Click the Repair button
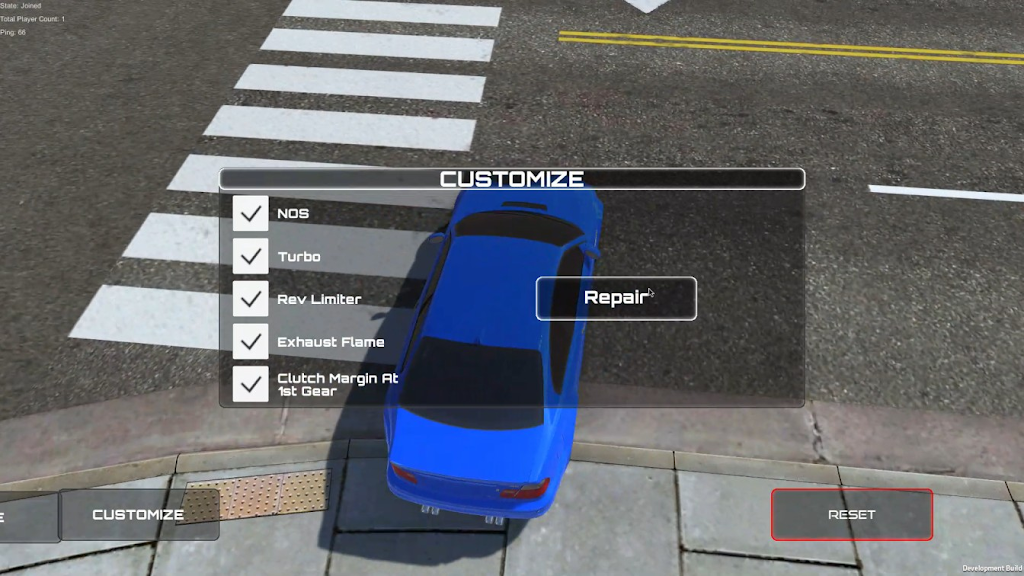The height and width of the screenshot is (576, 1024). click(616, 298)
